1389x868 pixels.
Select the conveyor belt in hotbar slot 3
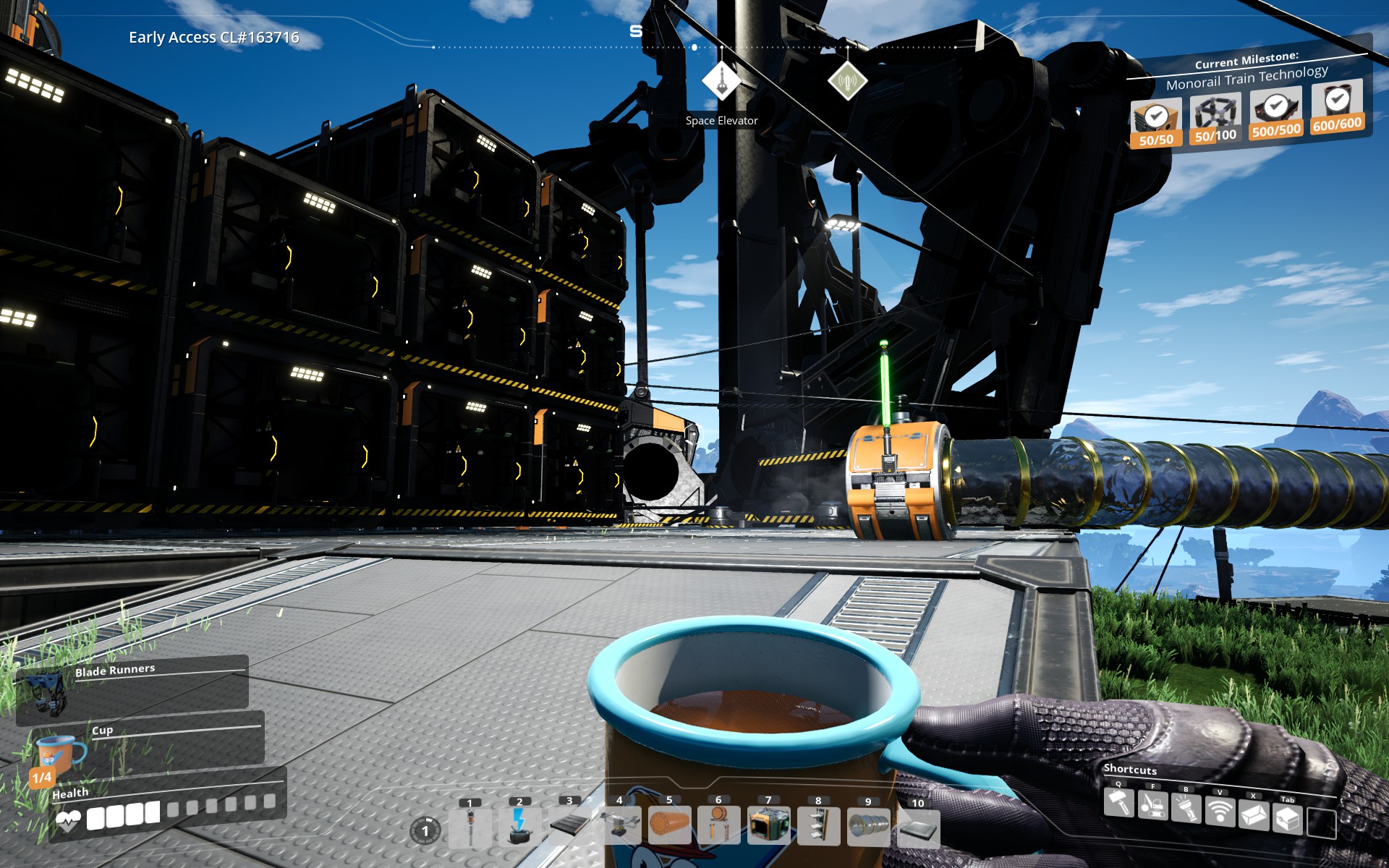click(x=569, y=830)
